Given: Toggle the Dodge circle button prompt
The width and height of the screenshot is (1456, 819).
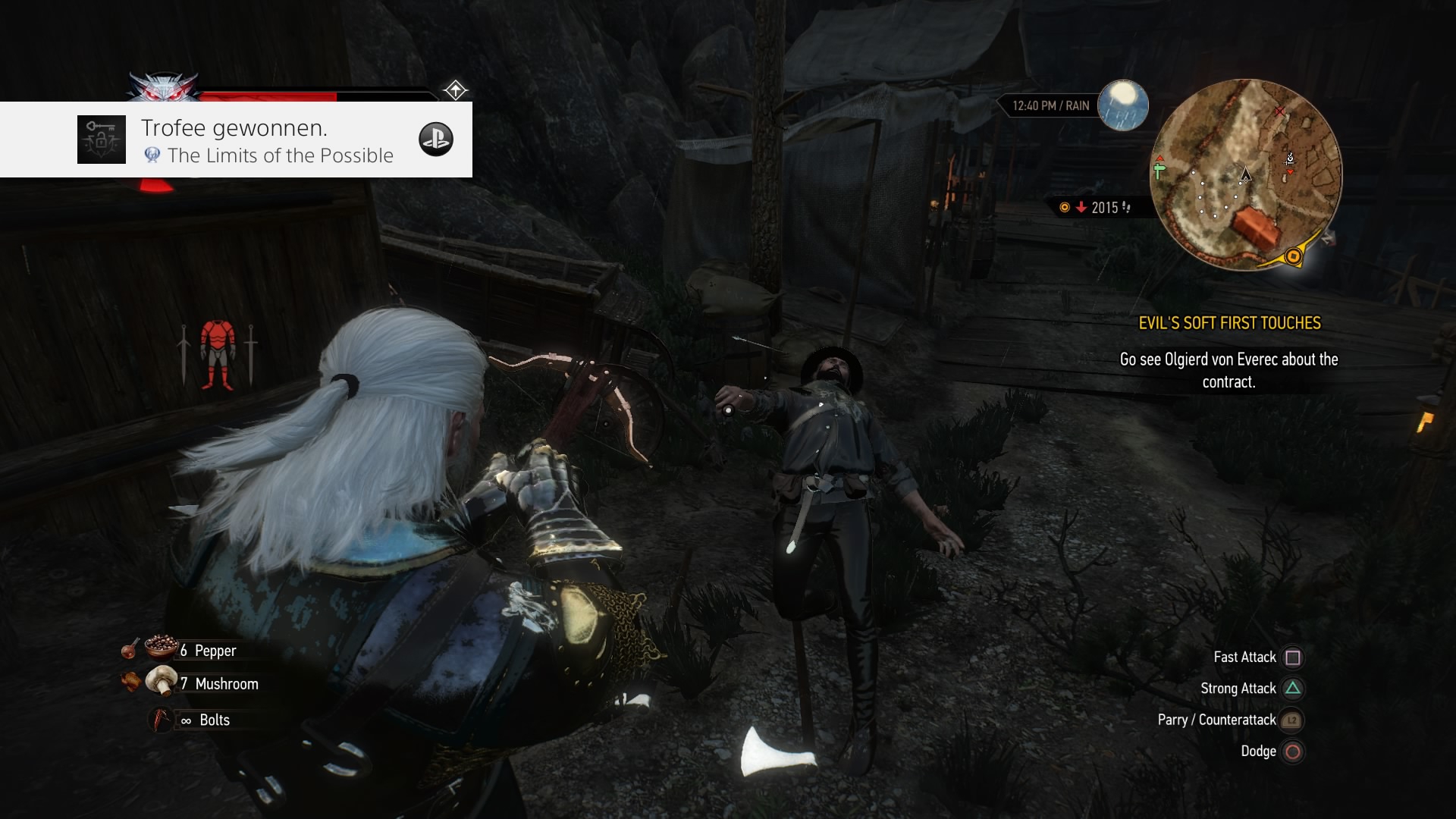Looking at the screenshot, I should pos(1293,752).
